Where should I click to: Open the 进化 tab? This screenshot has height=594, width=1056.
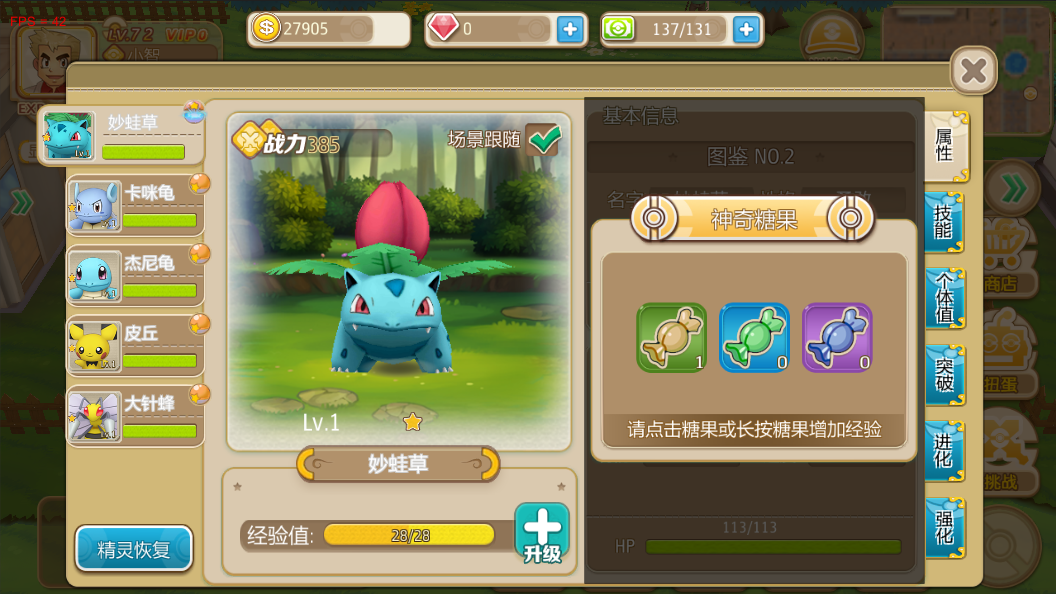click(944, 451)
